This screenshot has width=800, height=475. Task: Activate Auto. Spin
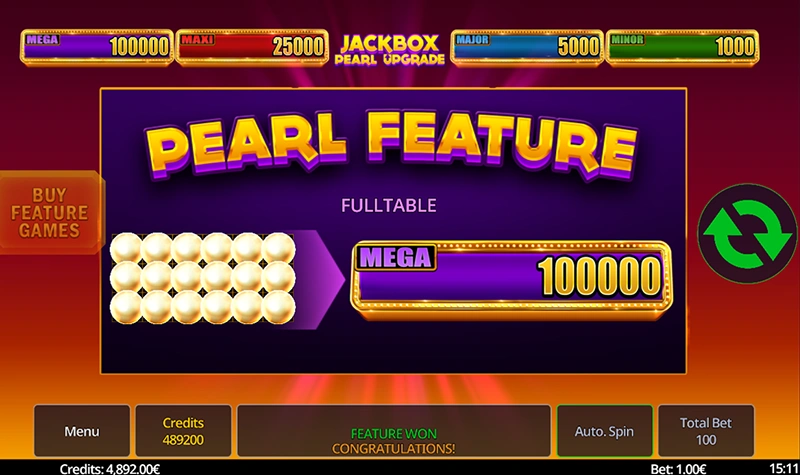[604, 431]
